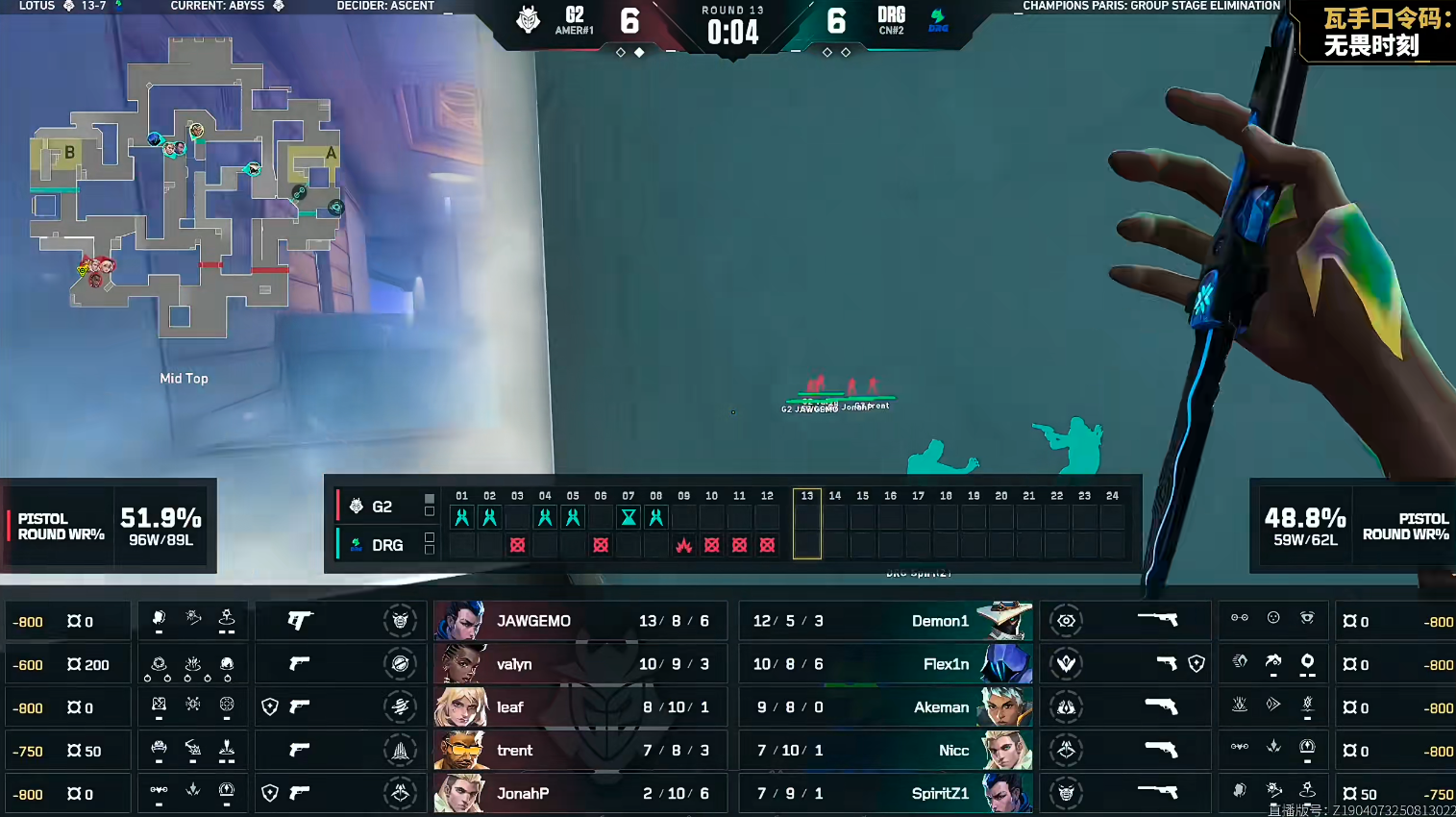The image size is (1456, 817).
Task: Click the G2 logo in top scoreboard
Action: (x=528, y=19)
